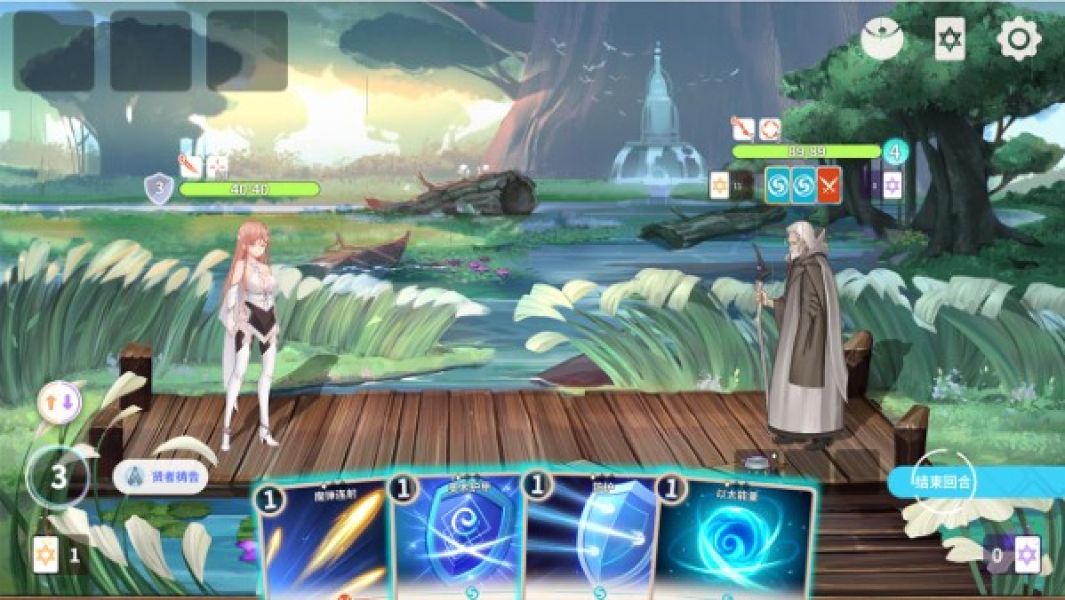Open the round pouch icon

click(x=881, y=39)
